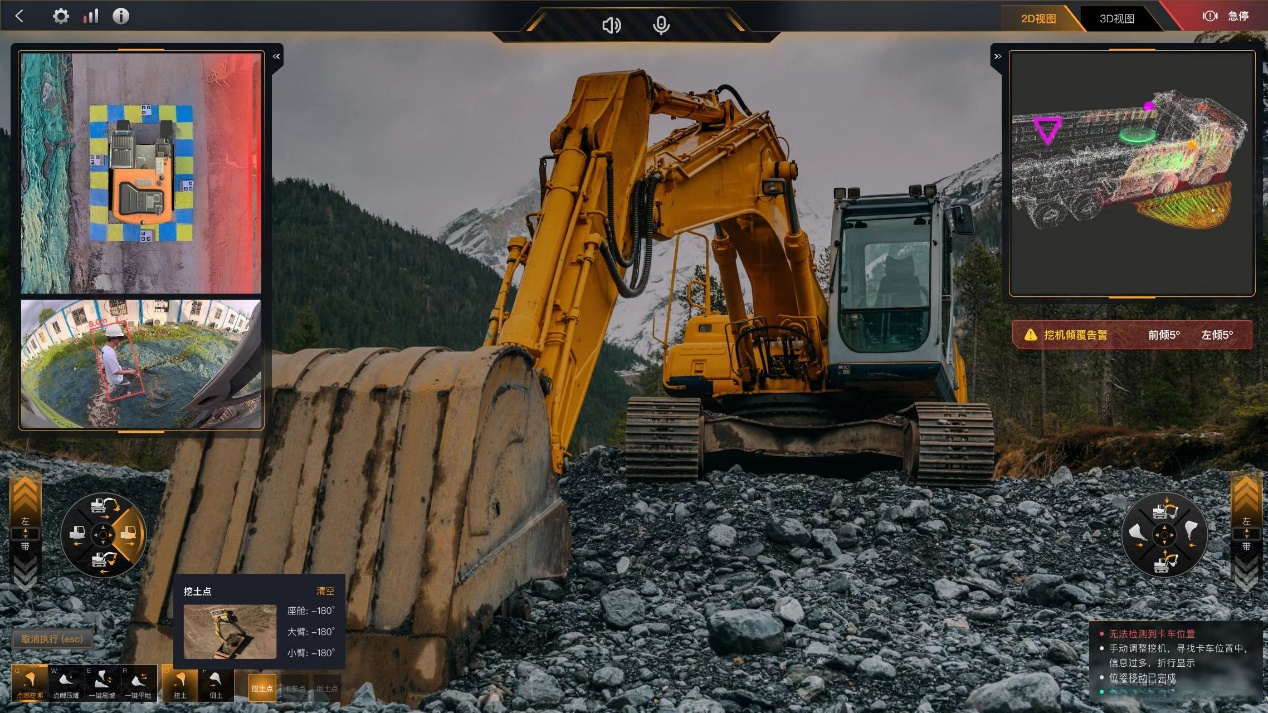The height and width of the screenshot is (713, 1268).
Task: Toggle the microphone icon
Action: (x=661, y=25)
